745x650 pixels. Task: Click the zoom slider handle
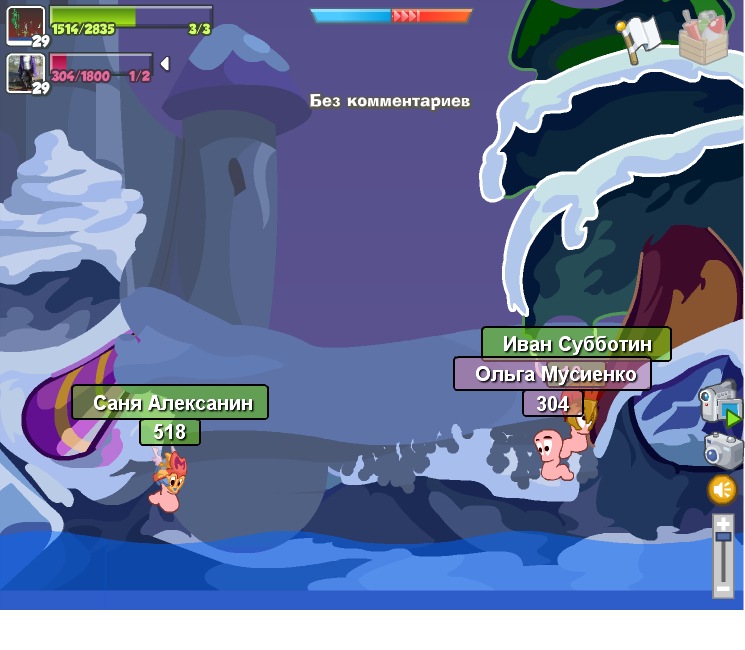pyautogui.click(x=723, y=537)
